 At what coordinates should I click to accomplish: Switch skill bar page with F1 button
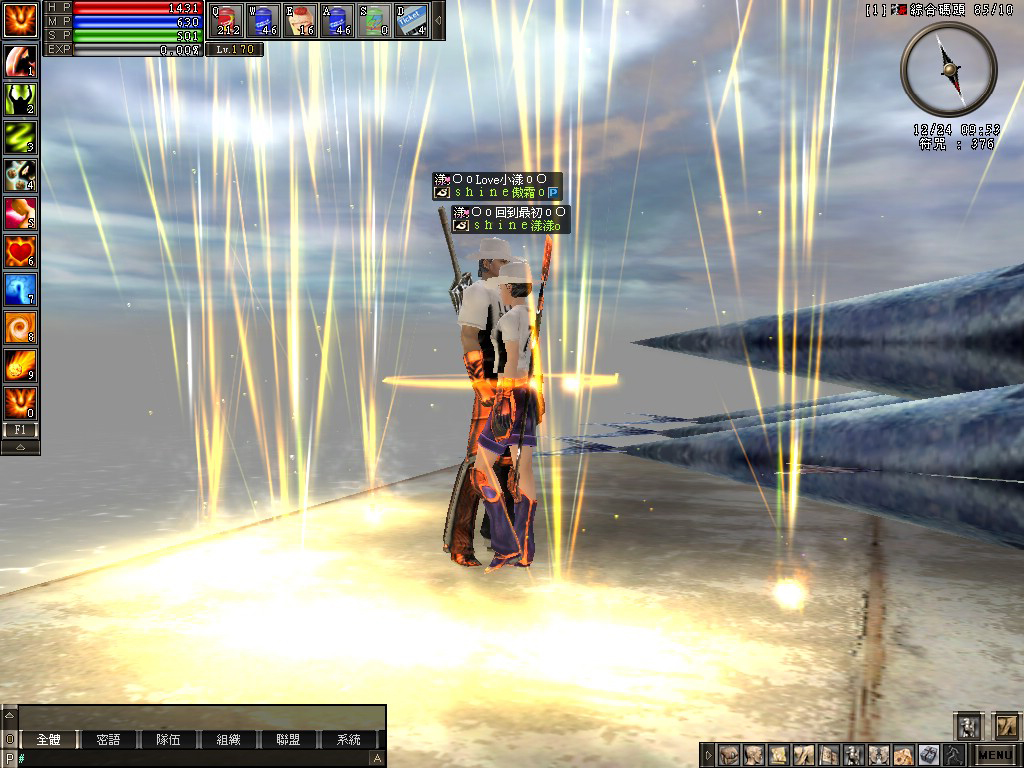[20, 430]
